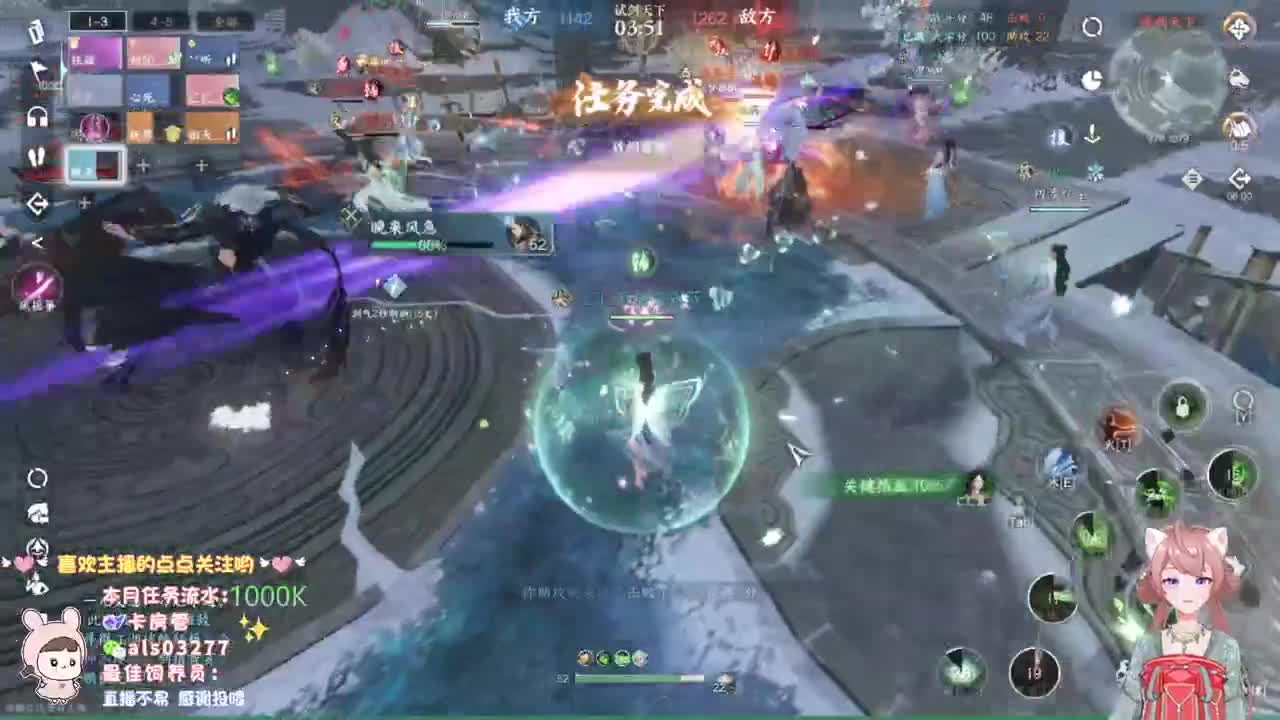This screenshot has width=1280, height=720.
Task: Open the pie chart statistics icon on right edge
Action: [1092, 79]
